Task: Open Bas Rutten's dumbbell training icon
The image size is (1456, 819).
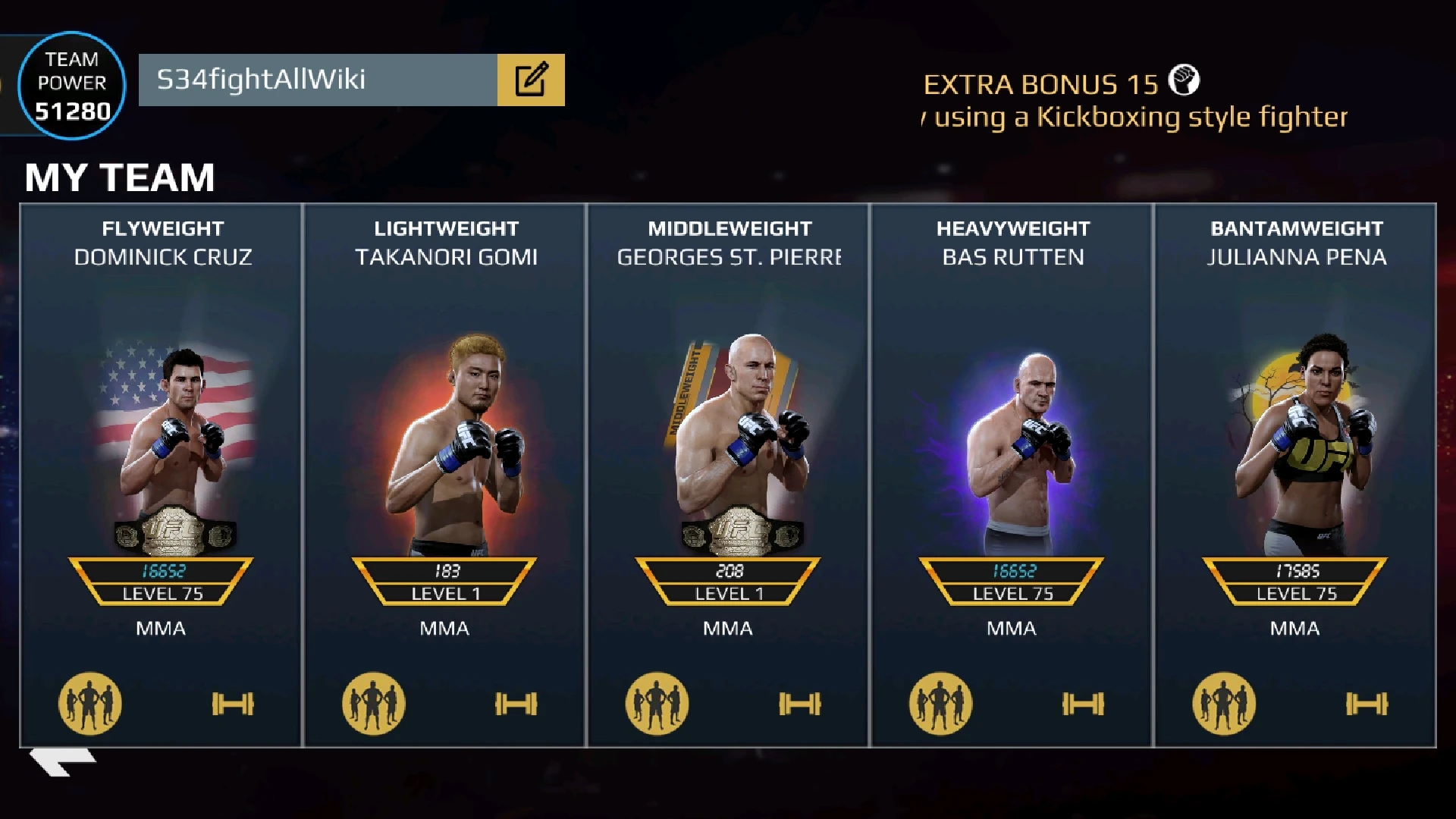Action: [x=1084, y=704]
